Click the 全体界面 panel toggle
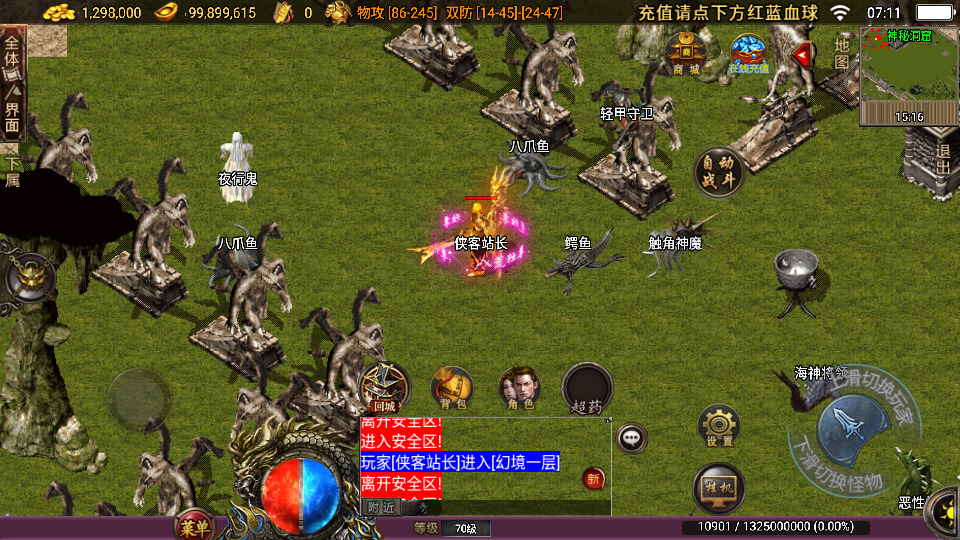 tap(12, 84)
